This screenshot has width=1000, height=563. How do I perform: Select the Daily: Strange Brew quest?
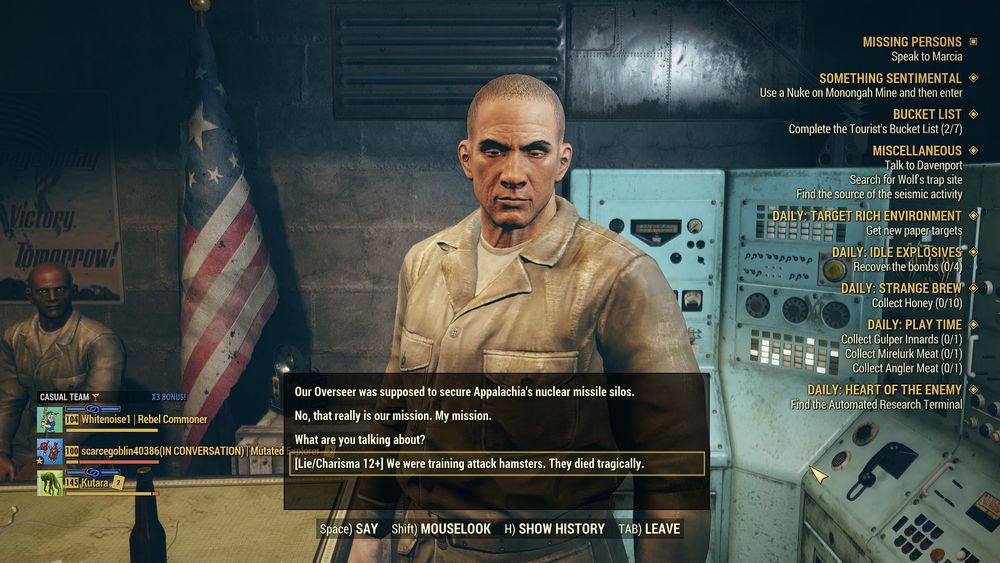point(901,288)
